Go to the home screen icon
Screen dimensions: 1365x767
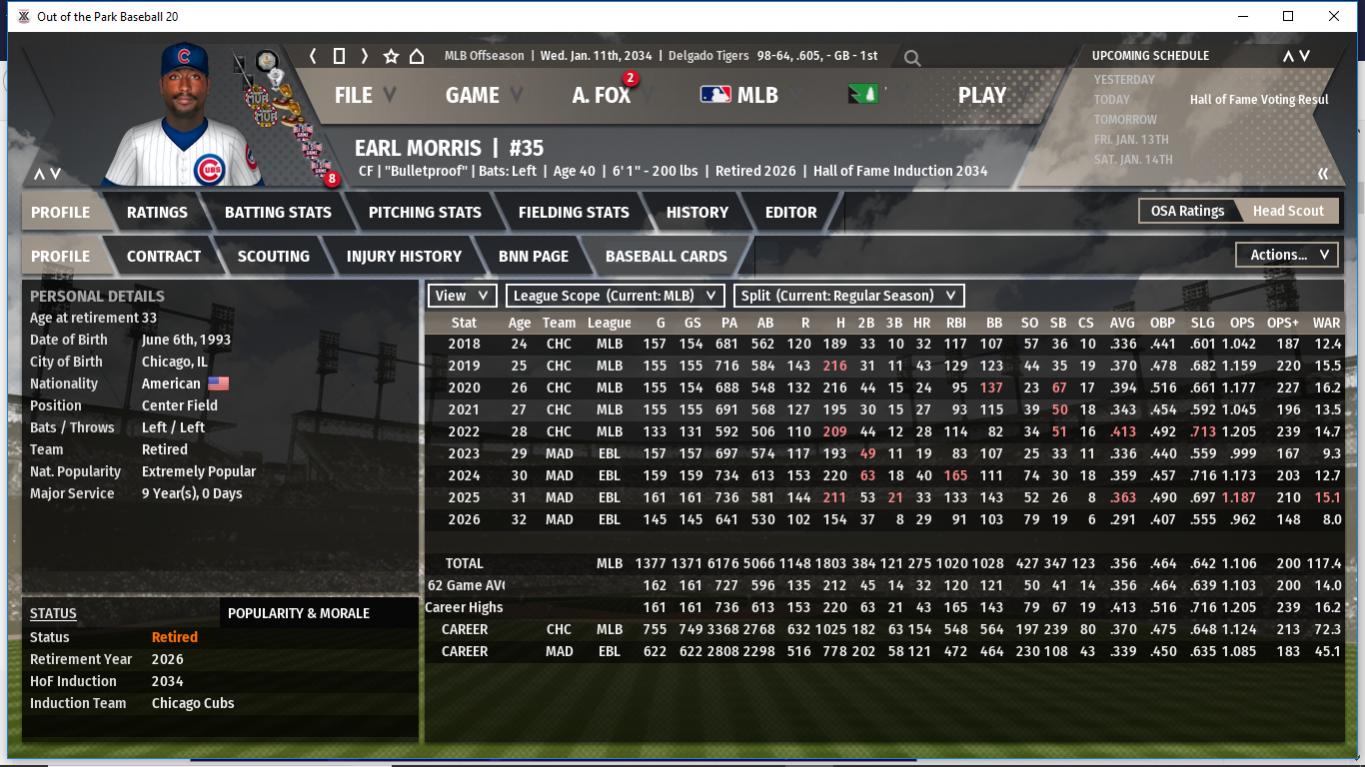417,56
